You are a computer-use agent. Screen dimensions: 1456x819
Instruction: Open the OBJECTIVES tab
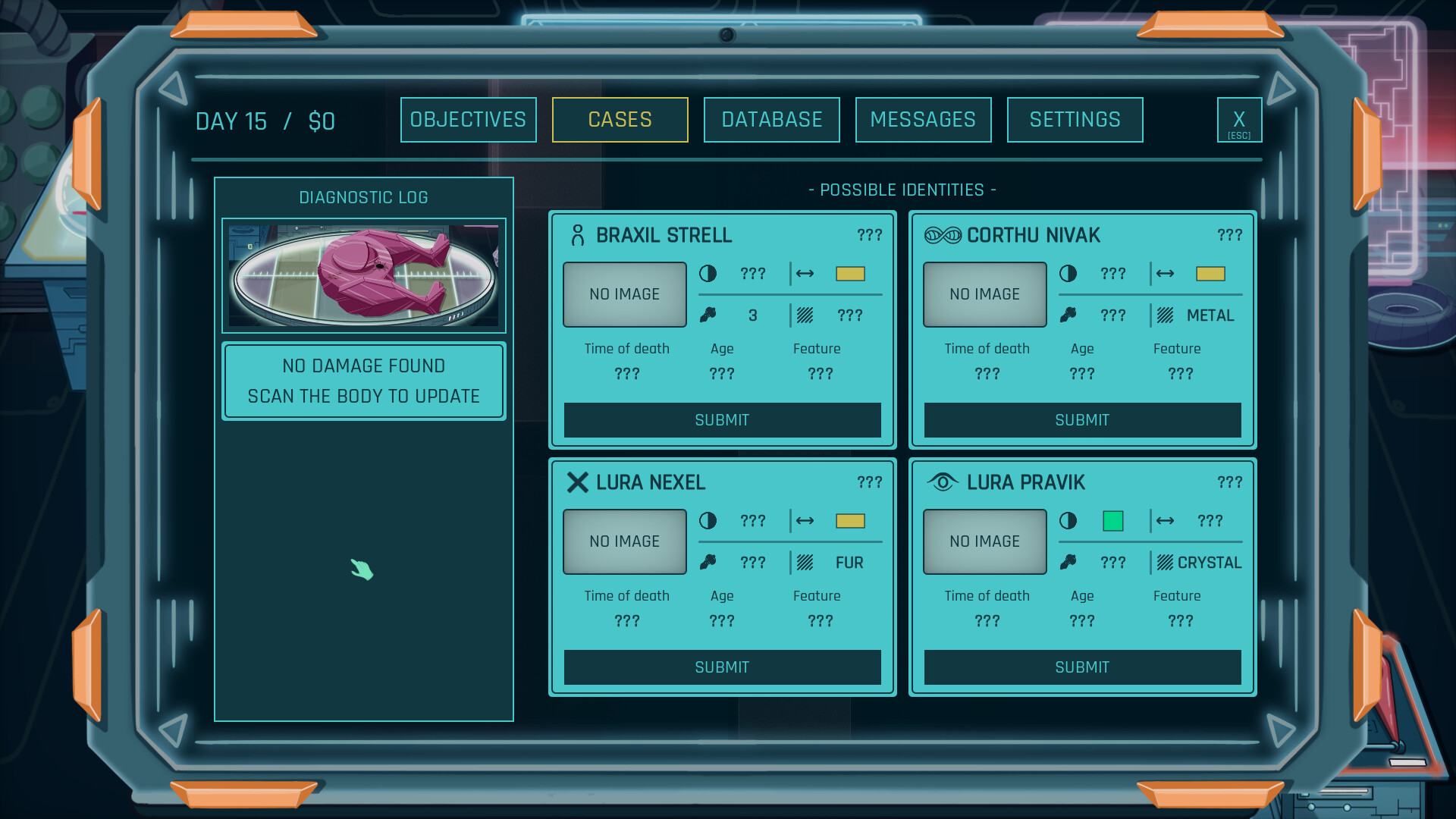coord(468,119)
